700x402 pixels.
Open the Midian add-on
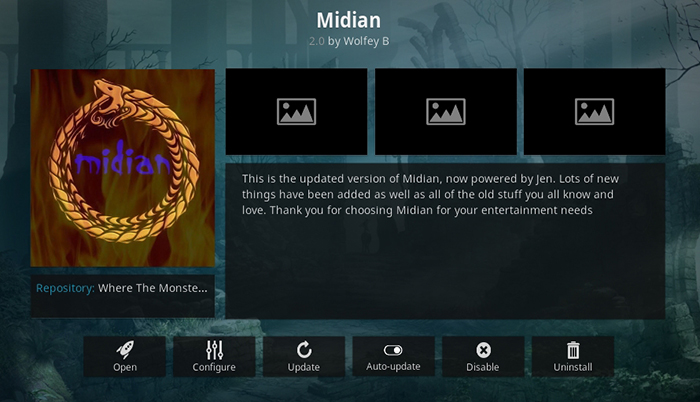[x=125, y=356]
